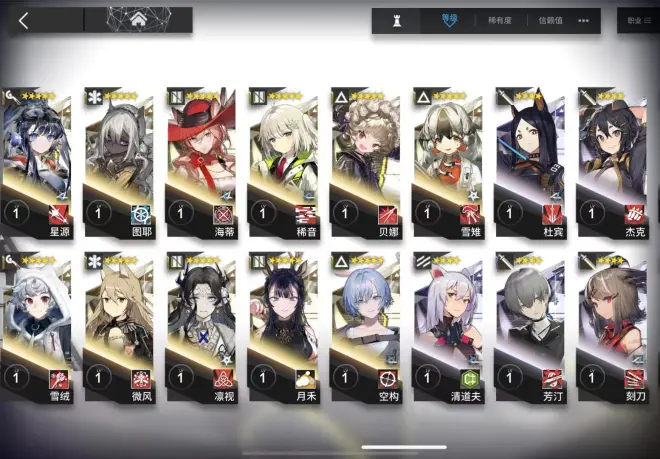Sort operators by 信赖值 (trust)
This screenshot has width=660, height=459.
point(549,20)
